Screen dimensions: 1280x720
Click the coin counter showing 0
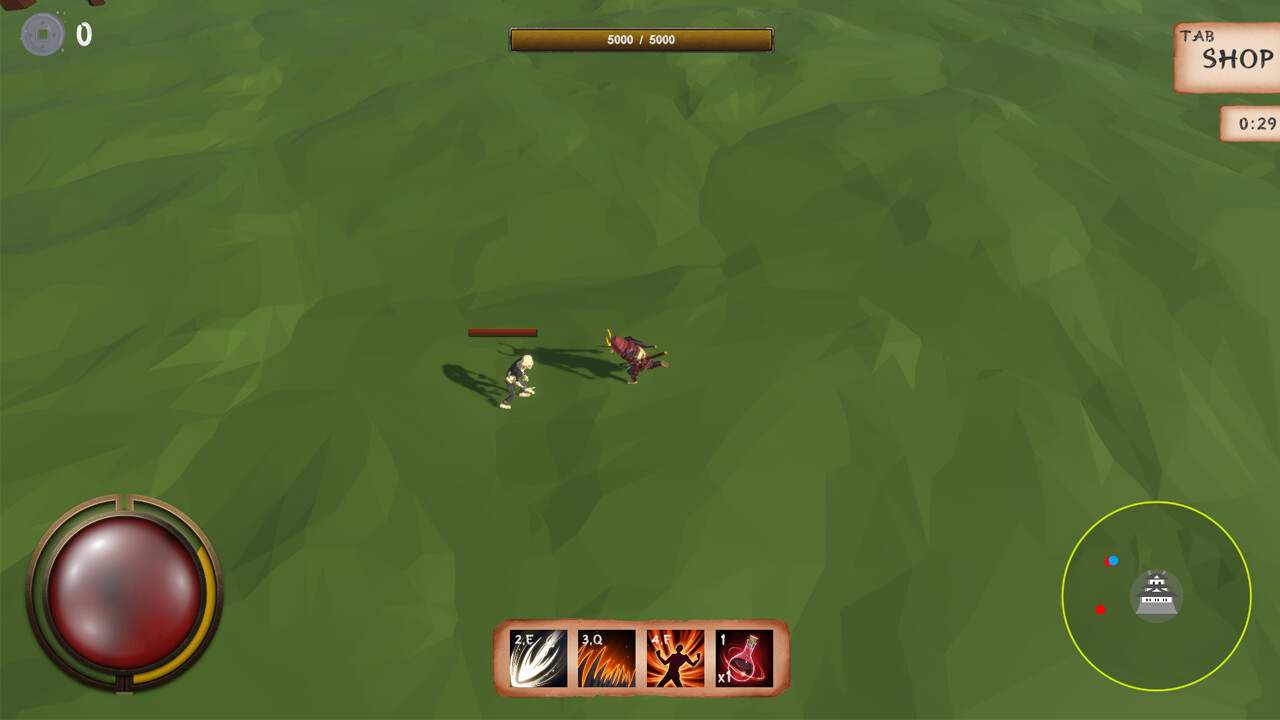click(x=84, y=33)
